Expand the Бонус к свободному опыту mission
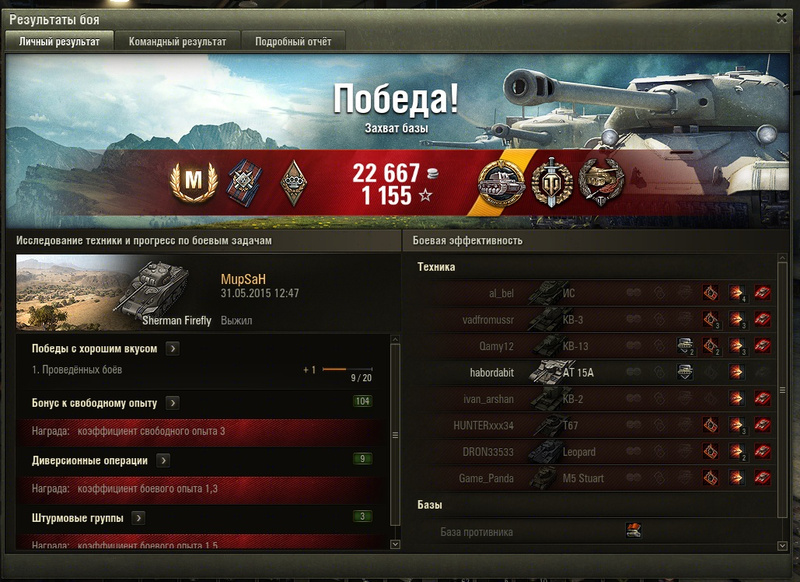Viewport: 800px width, 582px height. [x=172, y=402]
